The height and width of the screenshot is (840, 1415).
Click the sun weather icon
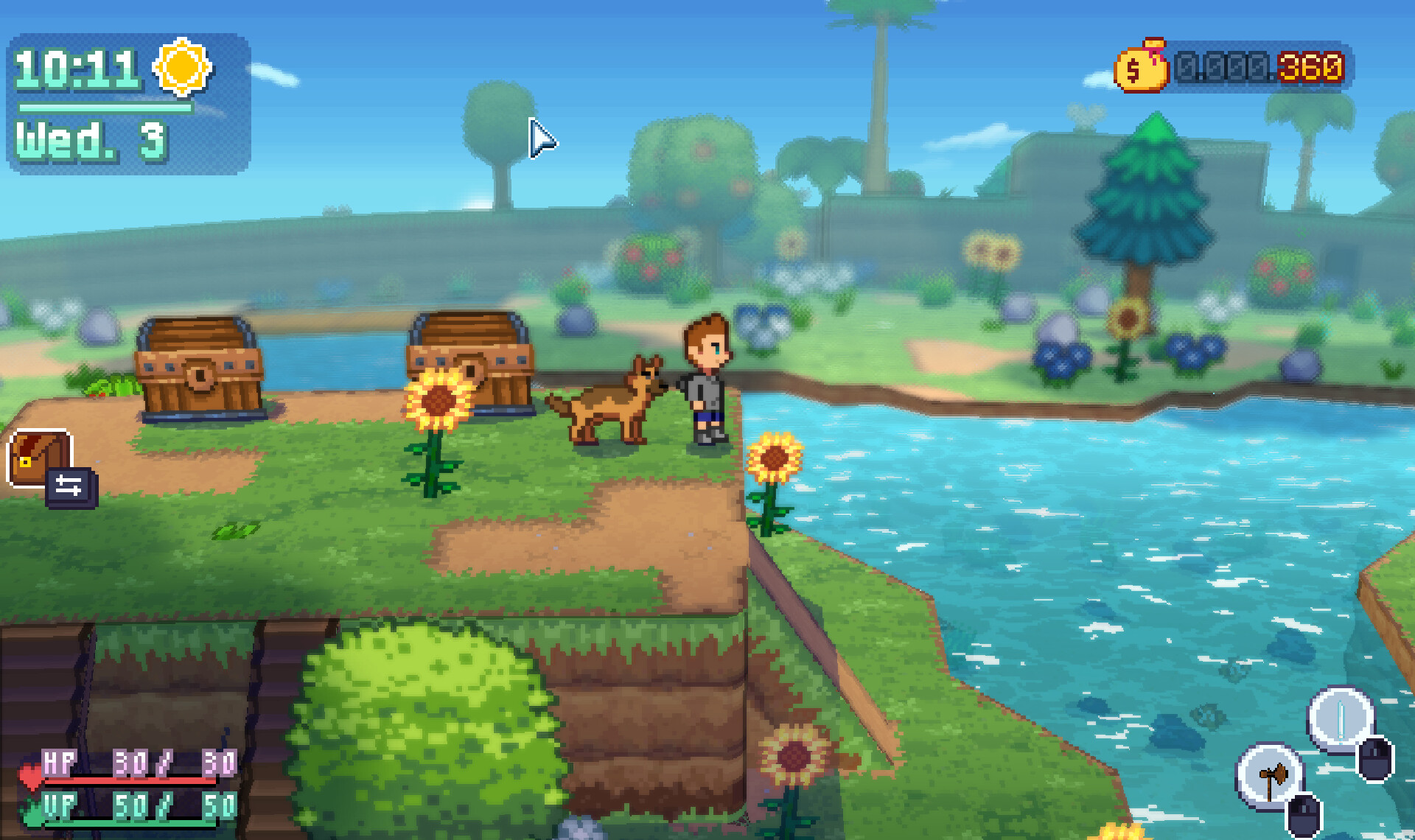click(181, 66)
